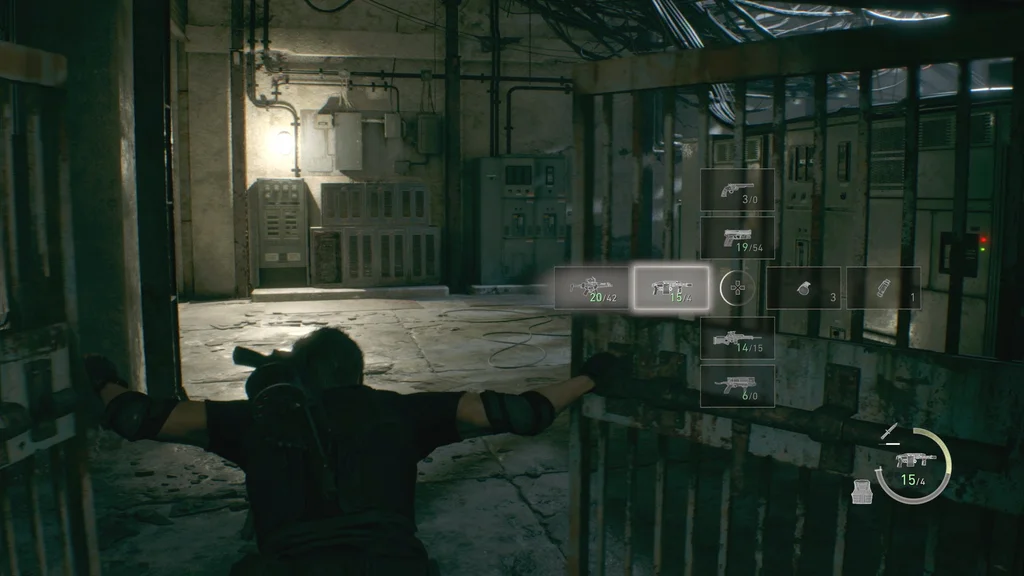Choose the pistol with 19/54 ammo
The width and height of the screenshot is (1024, 576).
click(737, 238)
